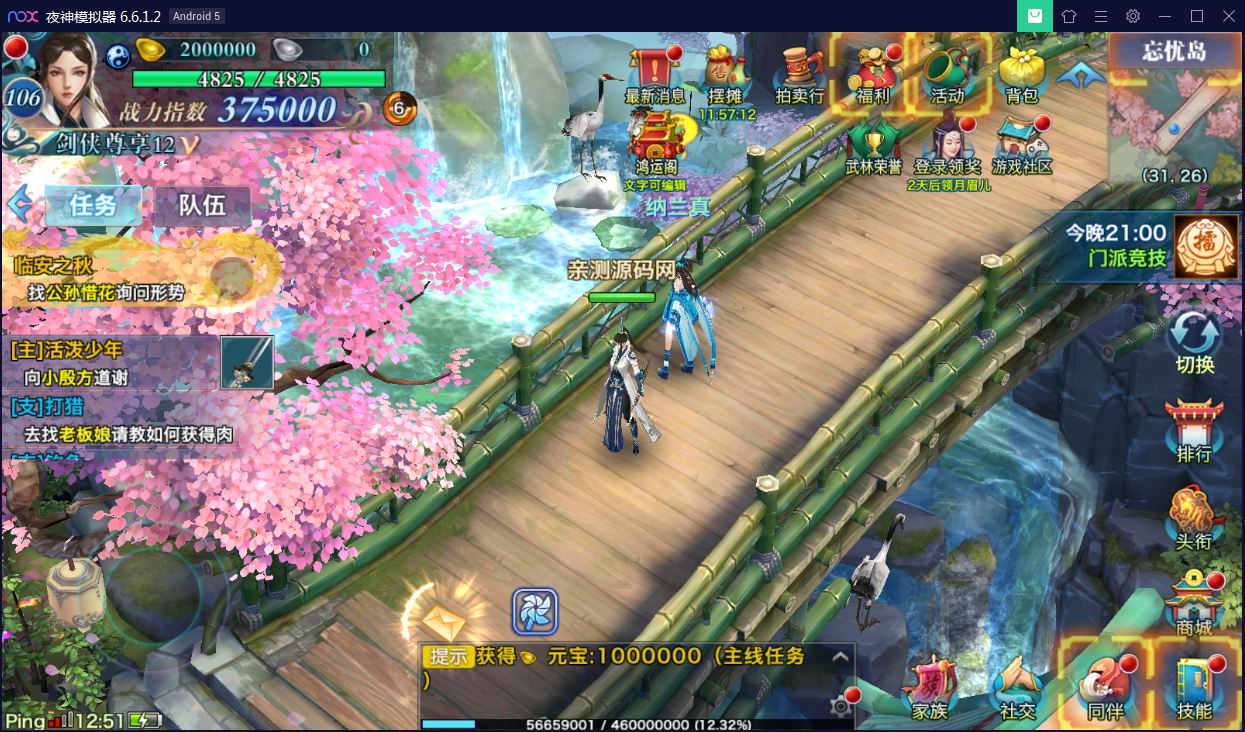Screen dimensions: 1245x732
Task: Claim the 登录领奖 login reward
Action: click(x=947, y=146)
